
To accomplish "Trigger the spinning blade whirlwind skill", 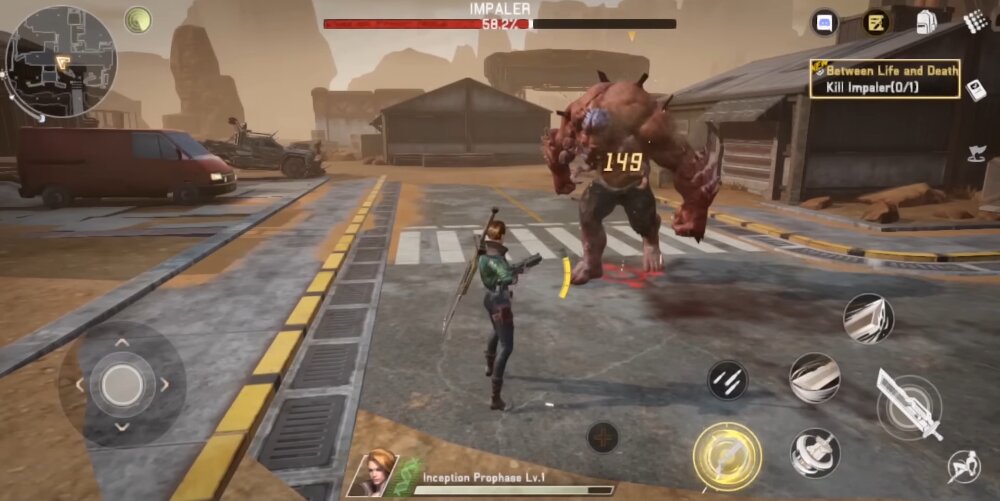I will [x=814, y=453].
